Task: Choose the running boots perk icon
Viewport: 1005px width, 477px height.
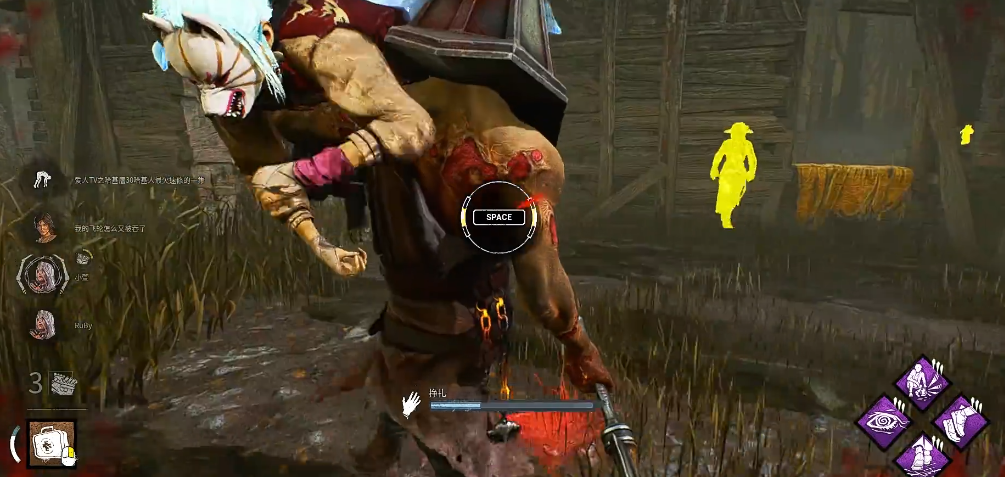Action: [959, 421]
